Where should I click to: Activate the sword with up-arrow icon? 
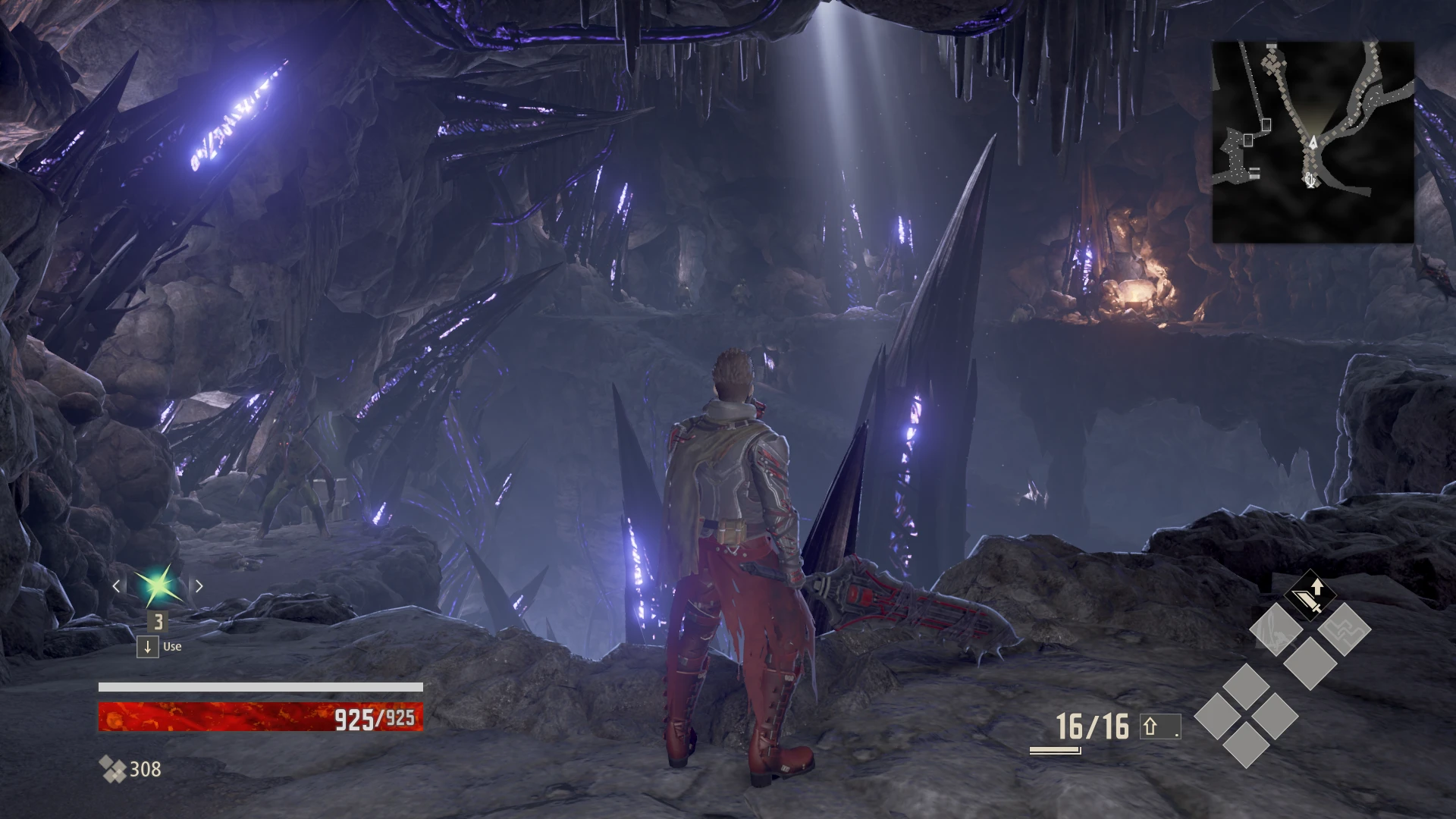1310,596
